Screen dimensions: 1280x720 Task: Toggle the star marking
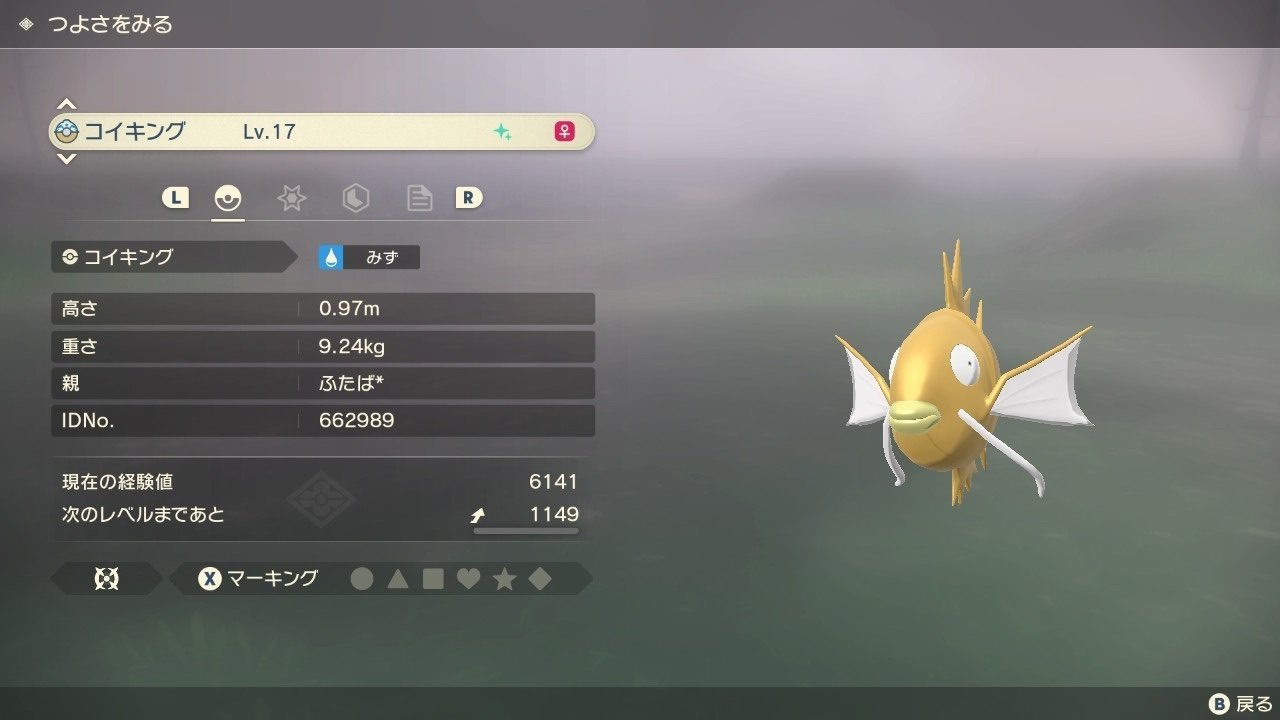tap(504, 579)
